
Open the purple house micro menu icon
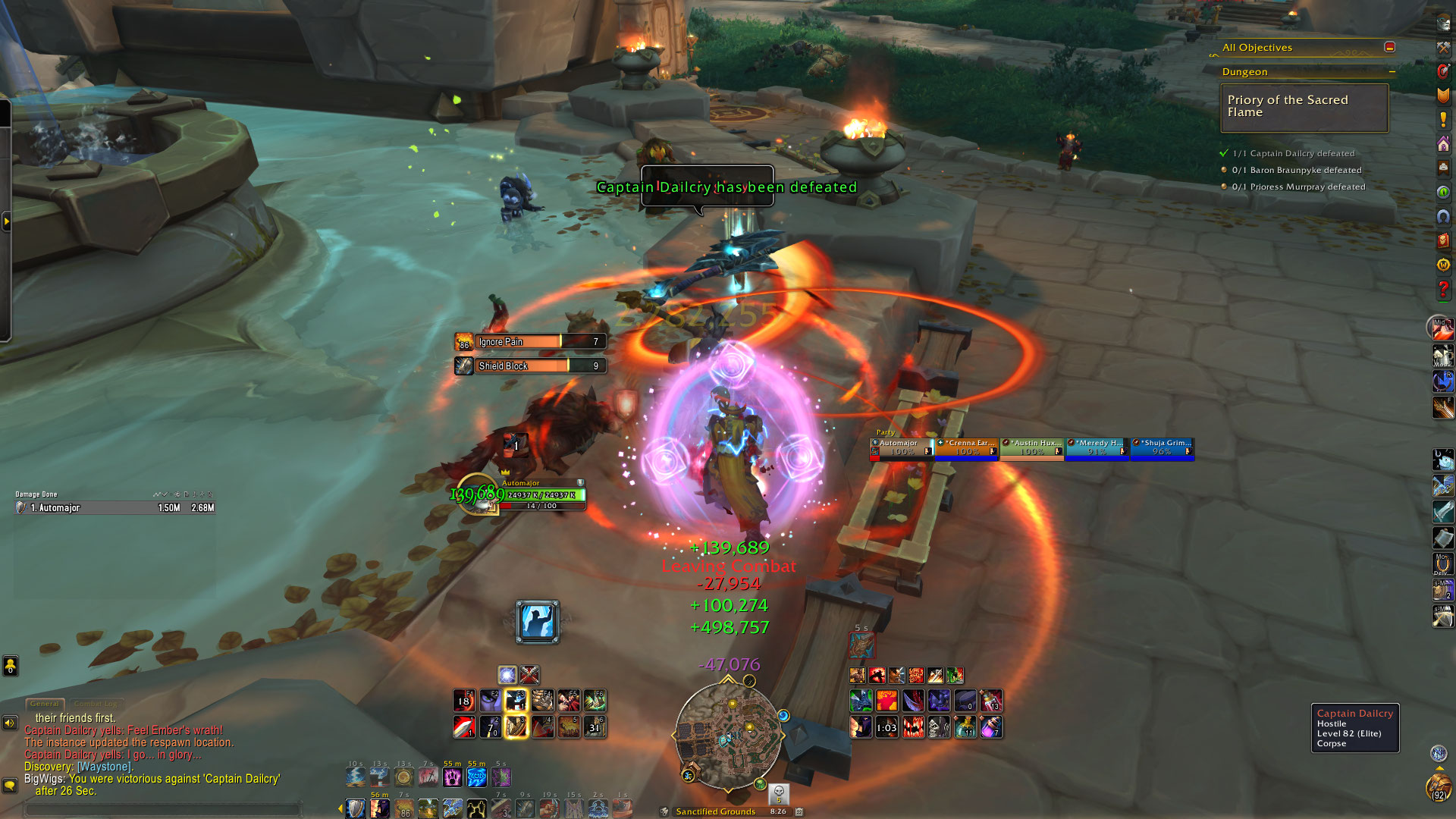[x=1443, y=144]
